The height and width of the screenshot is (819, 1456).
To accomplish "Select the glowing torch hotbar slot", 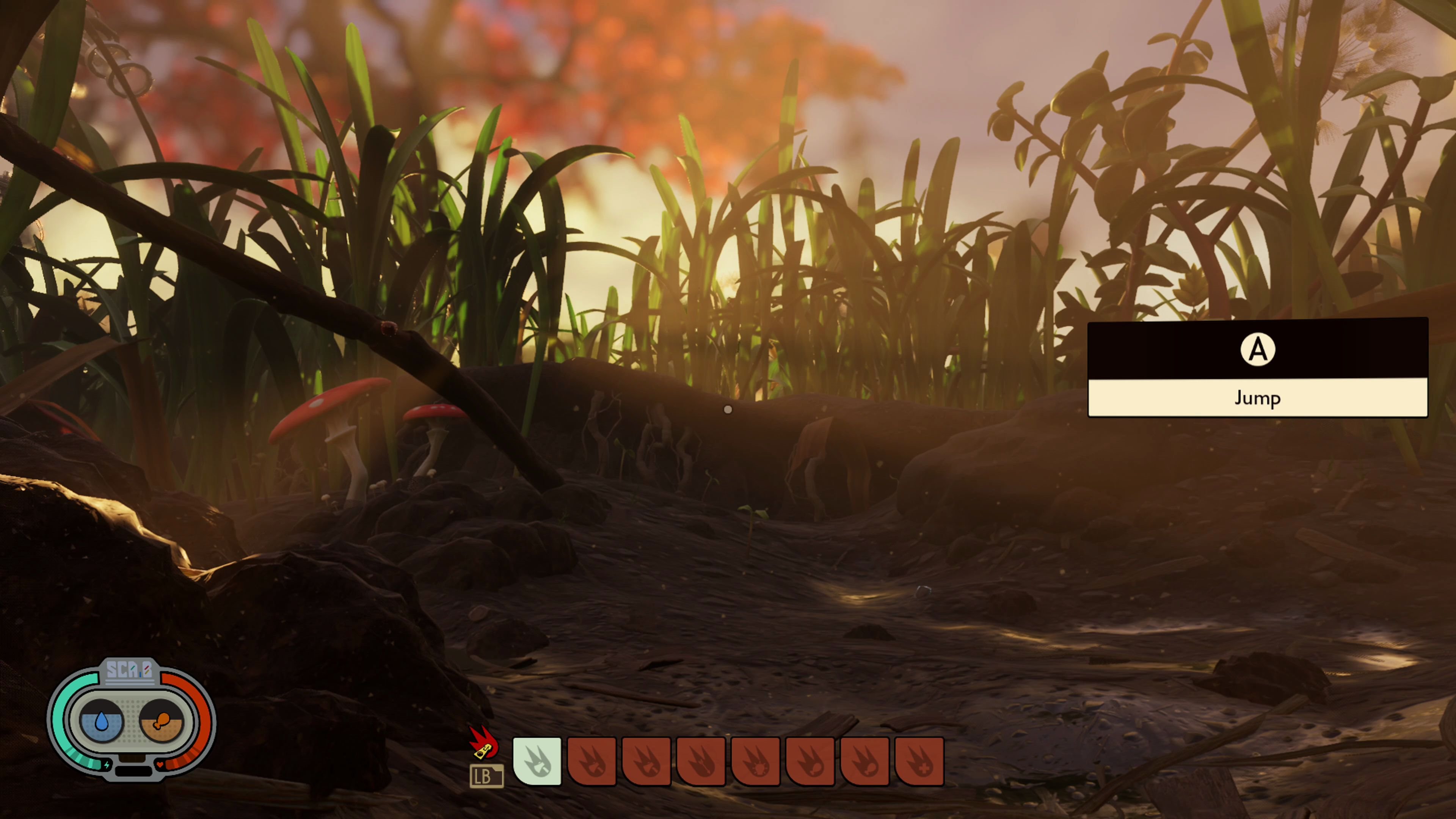I will click(x=756, y=761).
